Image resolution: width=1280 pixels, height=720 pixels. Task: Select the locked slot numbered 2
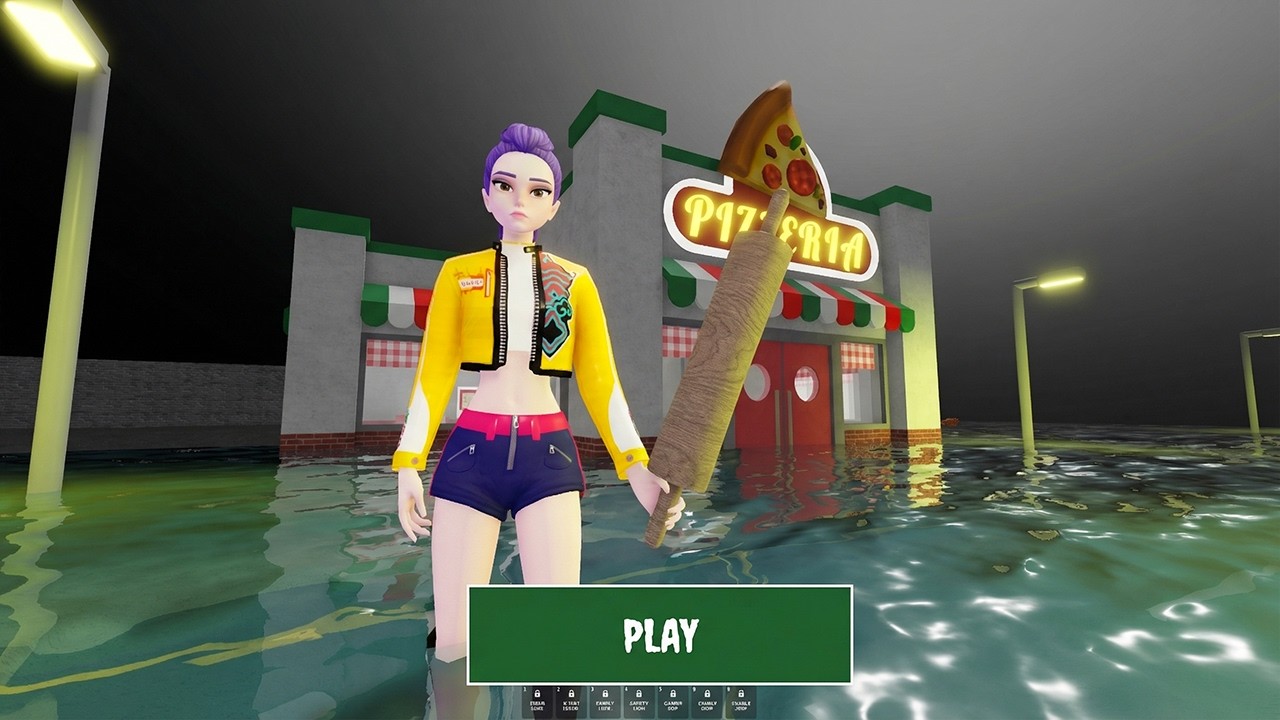click(571, 701)
